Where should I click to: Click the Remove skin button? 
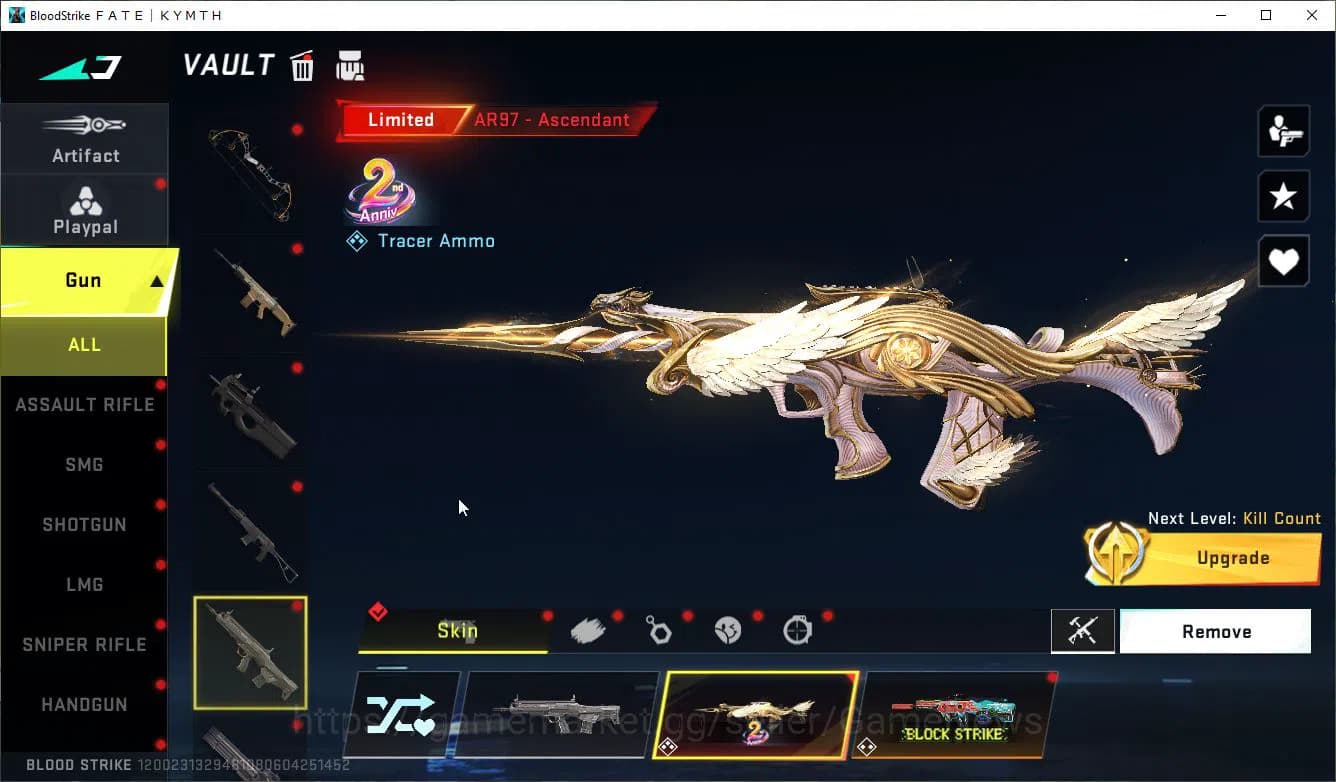(x=1215, y=631)
